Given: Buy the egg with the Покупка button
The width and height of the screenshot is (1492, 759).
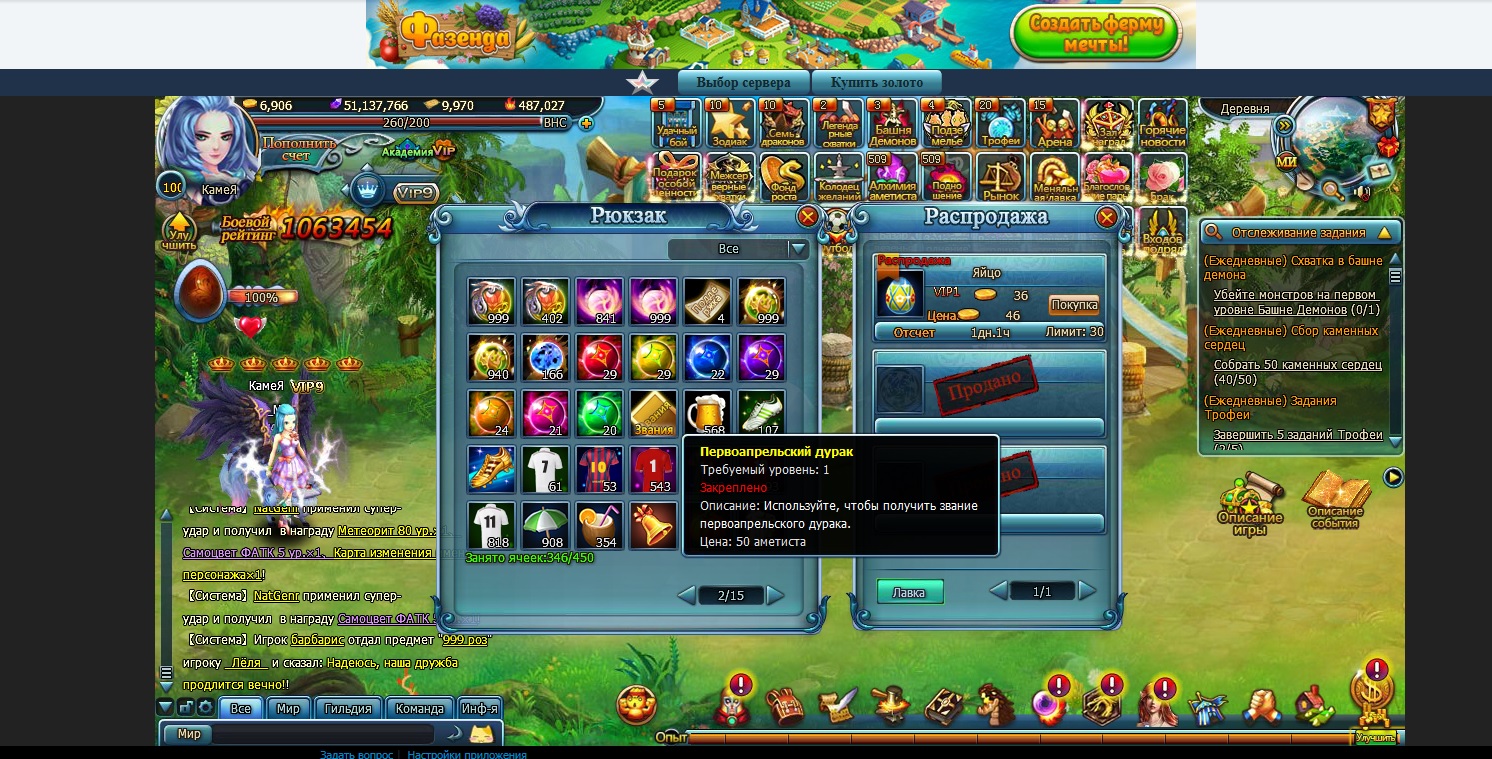Looking at the screenshot, I should coord(1073,305).
